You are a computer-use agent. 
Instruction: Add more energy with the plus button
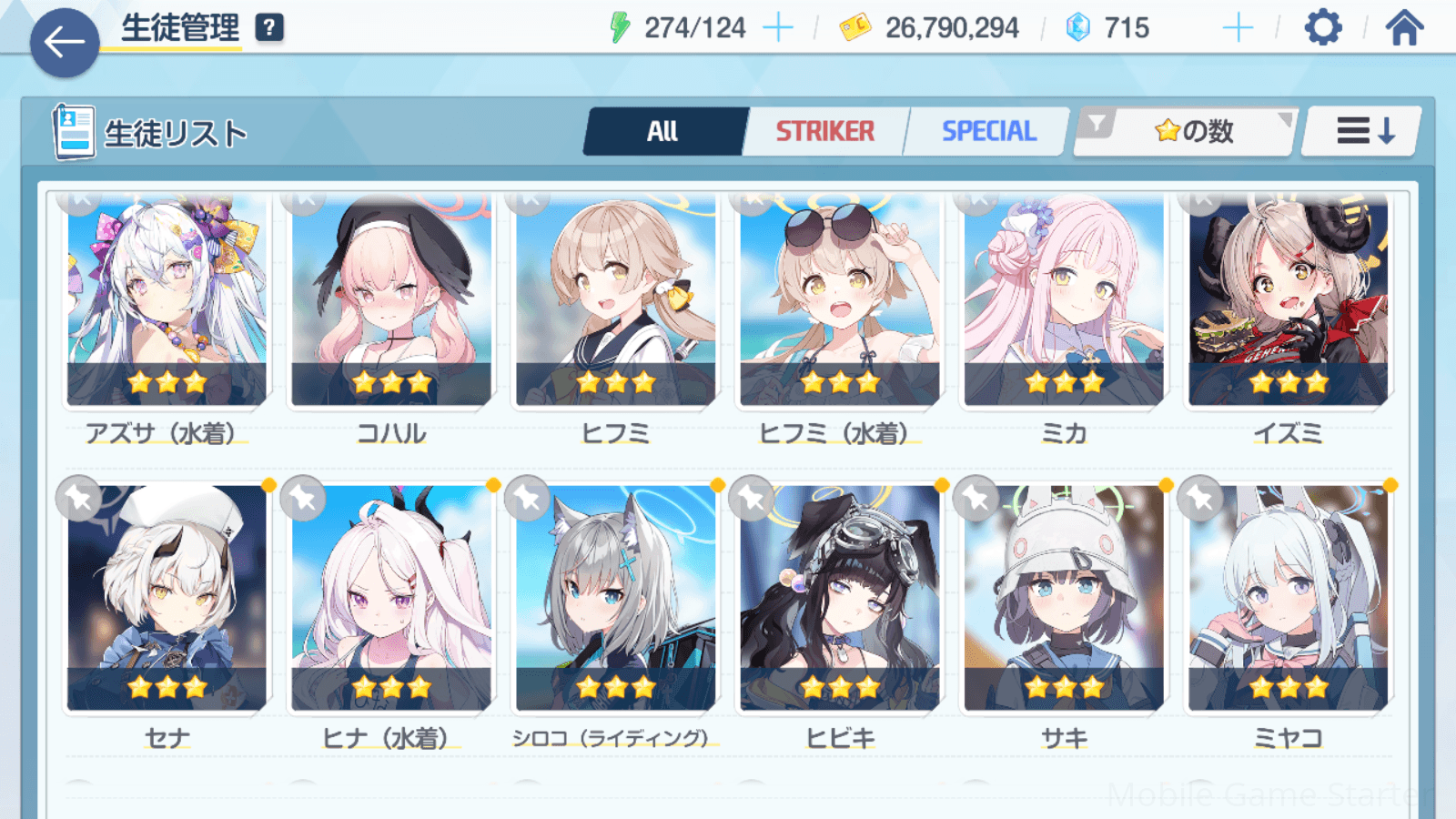(778, 28)
